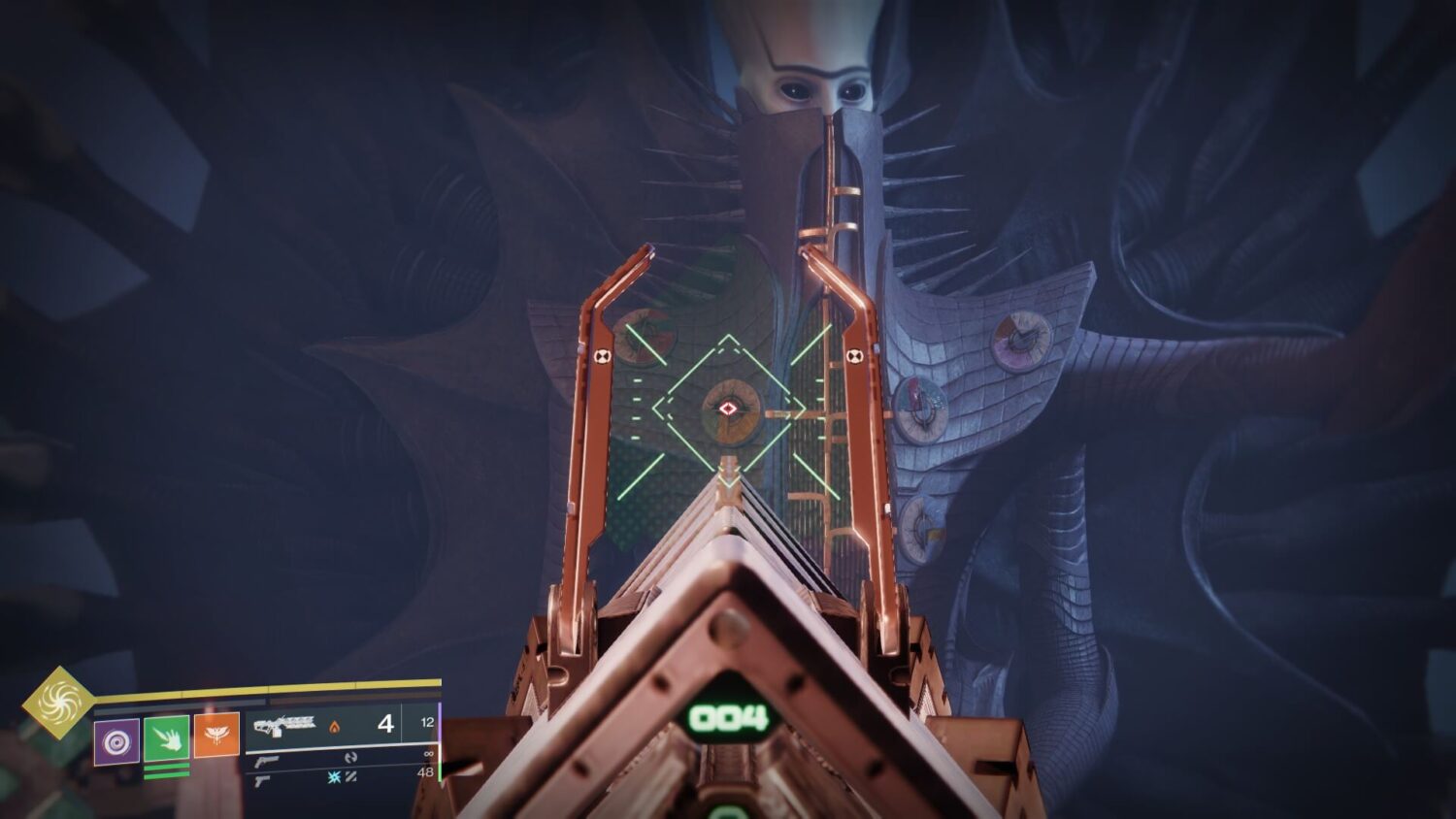This screenshot has height=819, width=1456.
Task: Select the ammo reserve count showing 12
Action: [429, 722]
